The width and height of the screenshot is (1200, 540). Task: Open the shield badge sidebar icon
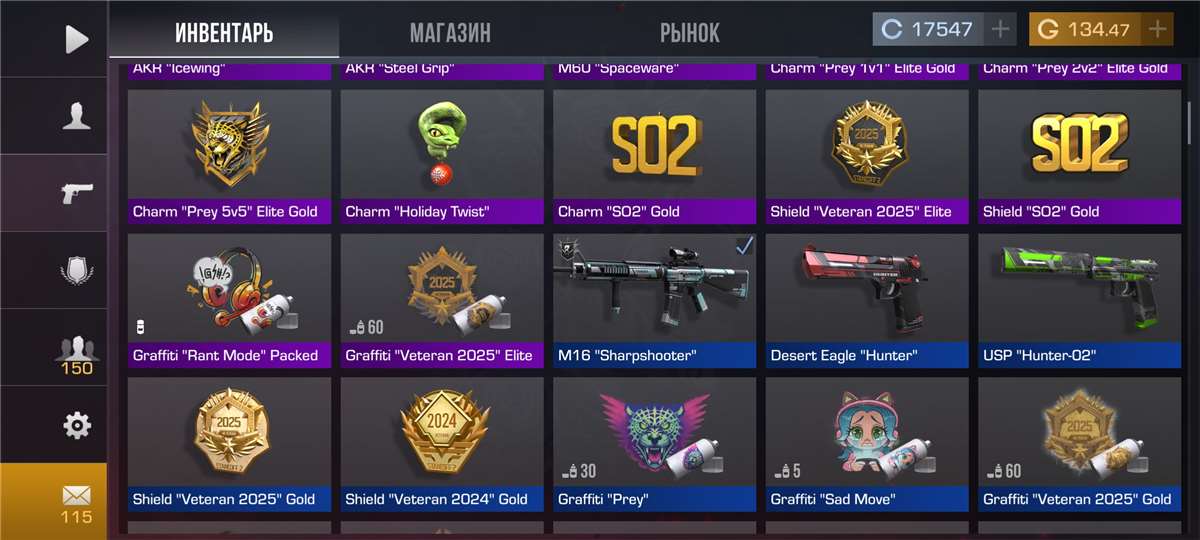tap(76, 270)
